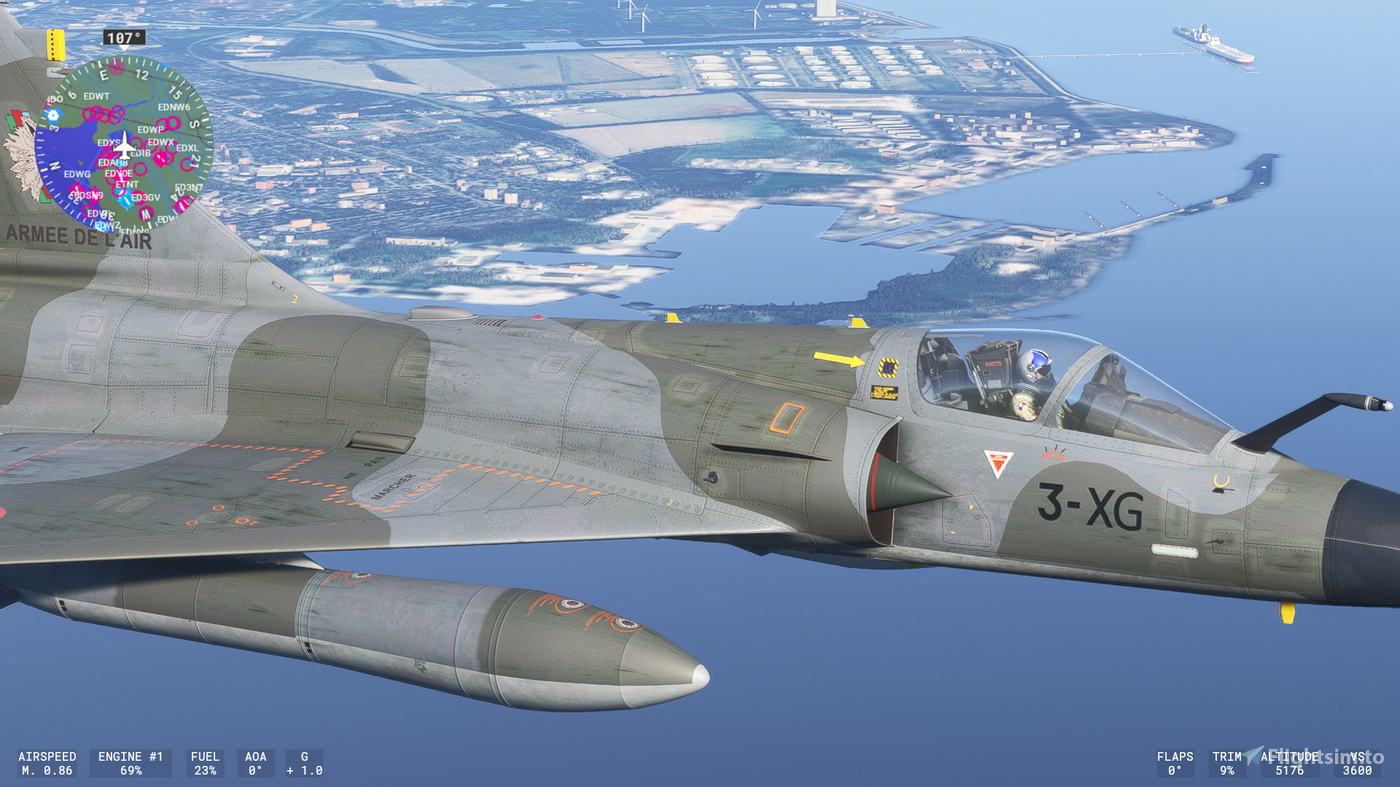Select the EDWT waypoint label on the map
Image resolution: width=1400 pixels, height=787 pixels.
click(96, 97)
